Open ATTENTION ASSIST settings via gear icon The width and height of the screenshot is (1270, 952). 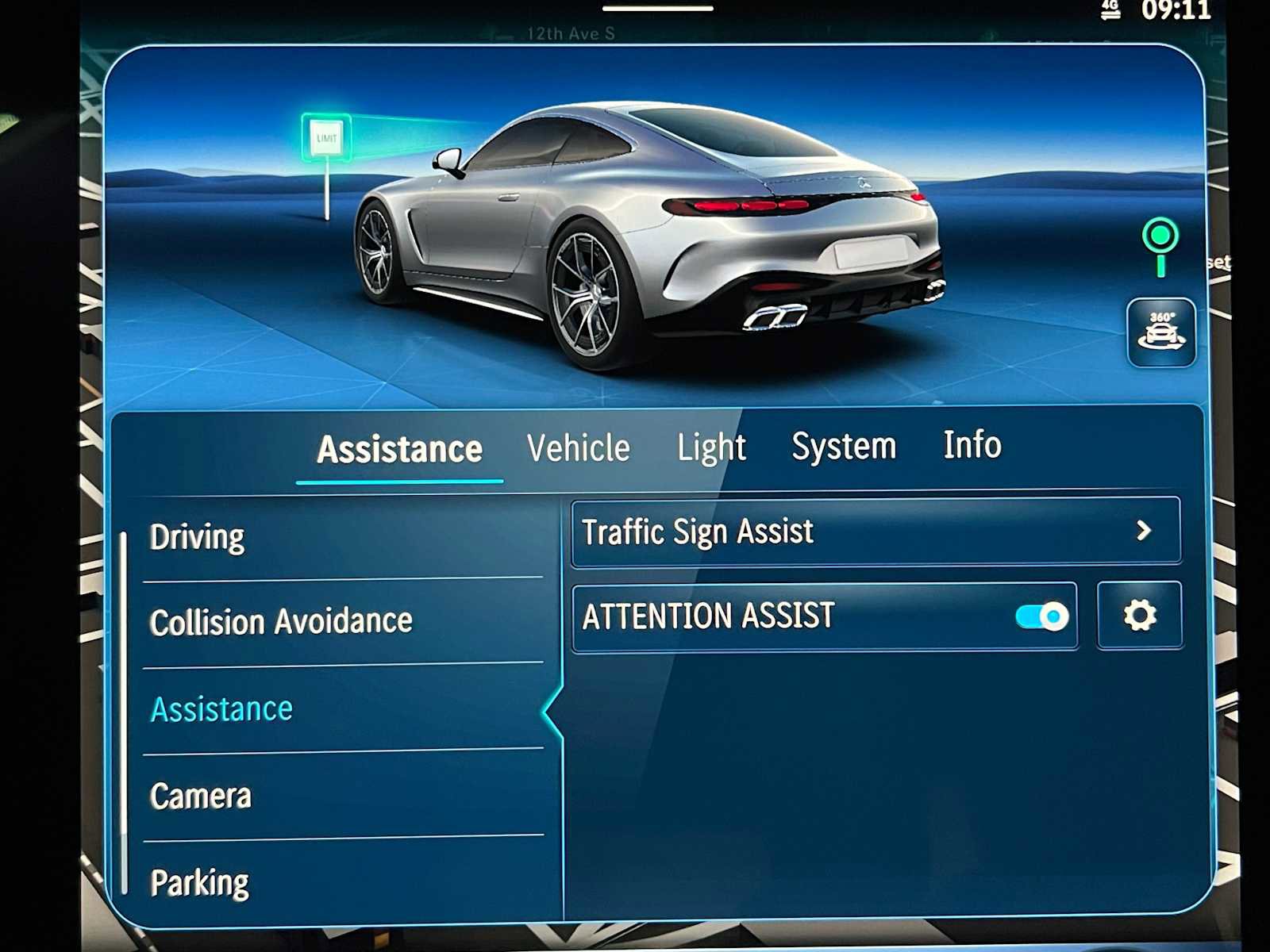coord(1138,616)
